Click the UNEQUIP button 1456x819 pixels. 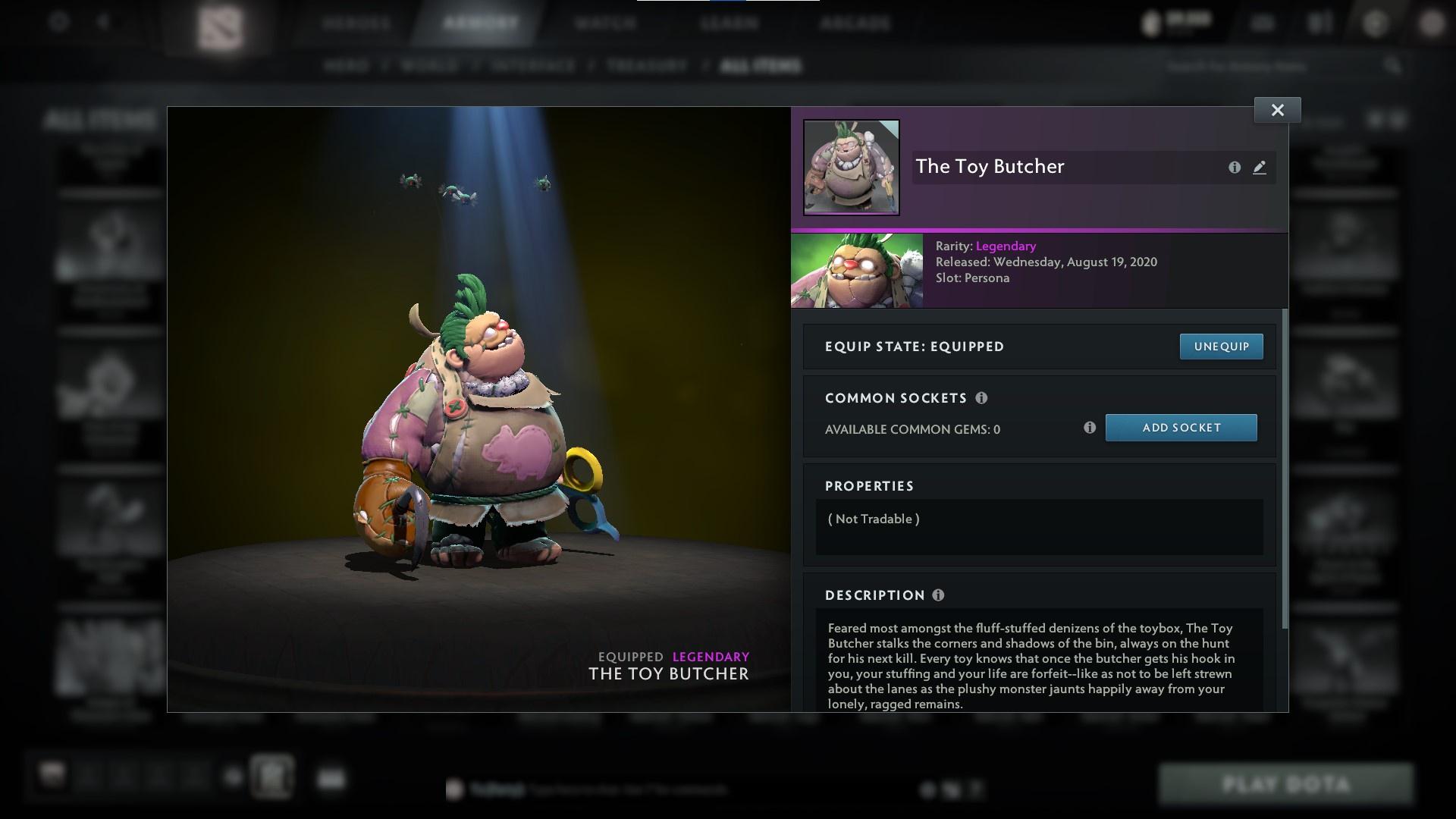pos(1221,346)
